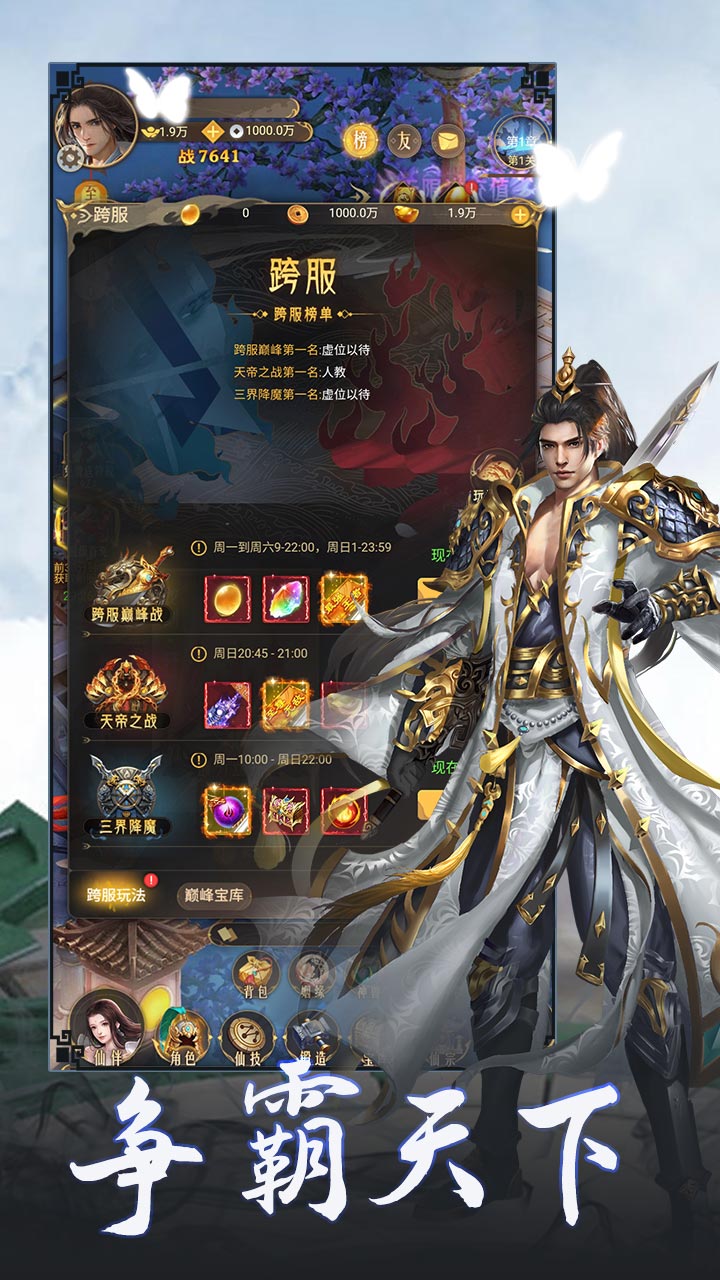Screen dimensions: 720x1280
Task: Inspect the golden orb reward in 跨服巅峰战
Action: coord(227,598)
